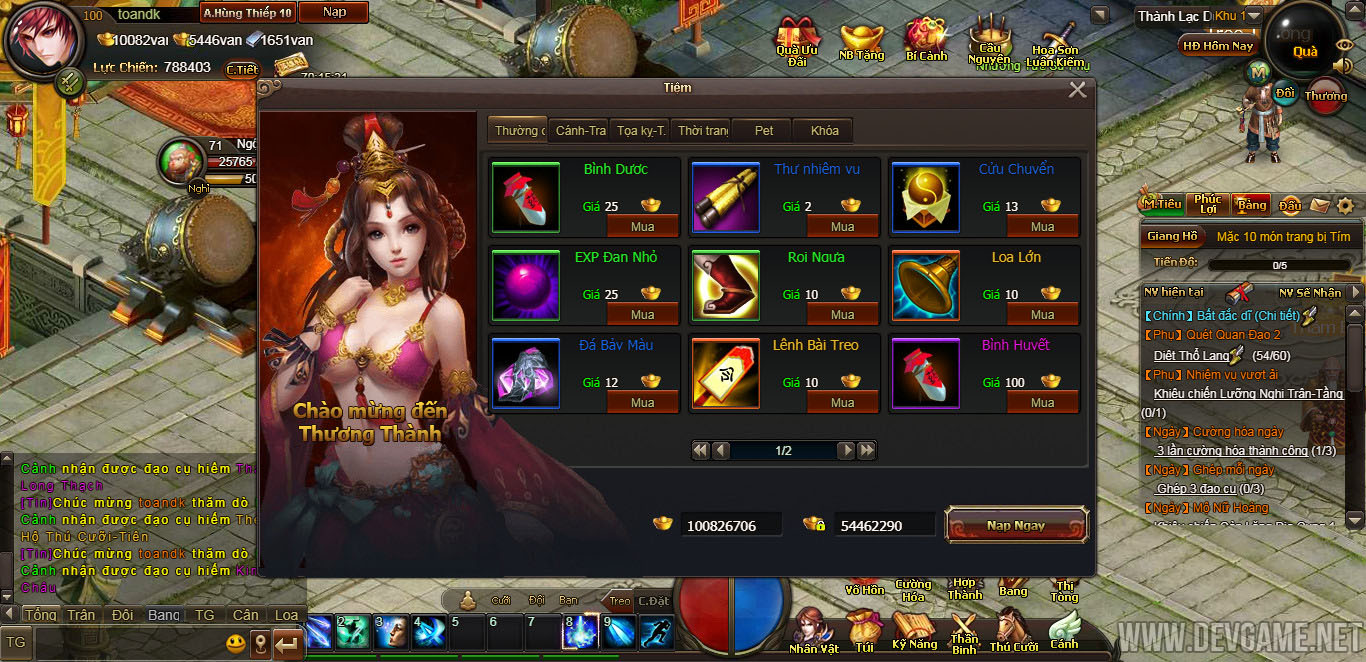This screenshot has height=662, width=1366.
Task: Close the Tiệm shop window
Action: tap(1077, 90)
